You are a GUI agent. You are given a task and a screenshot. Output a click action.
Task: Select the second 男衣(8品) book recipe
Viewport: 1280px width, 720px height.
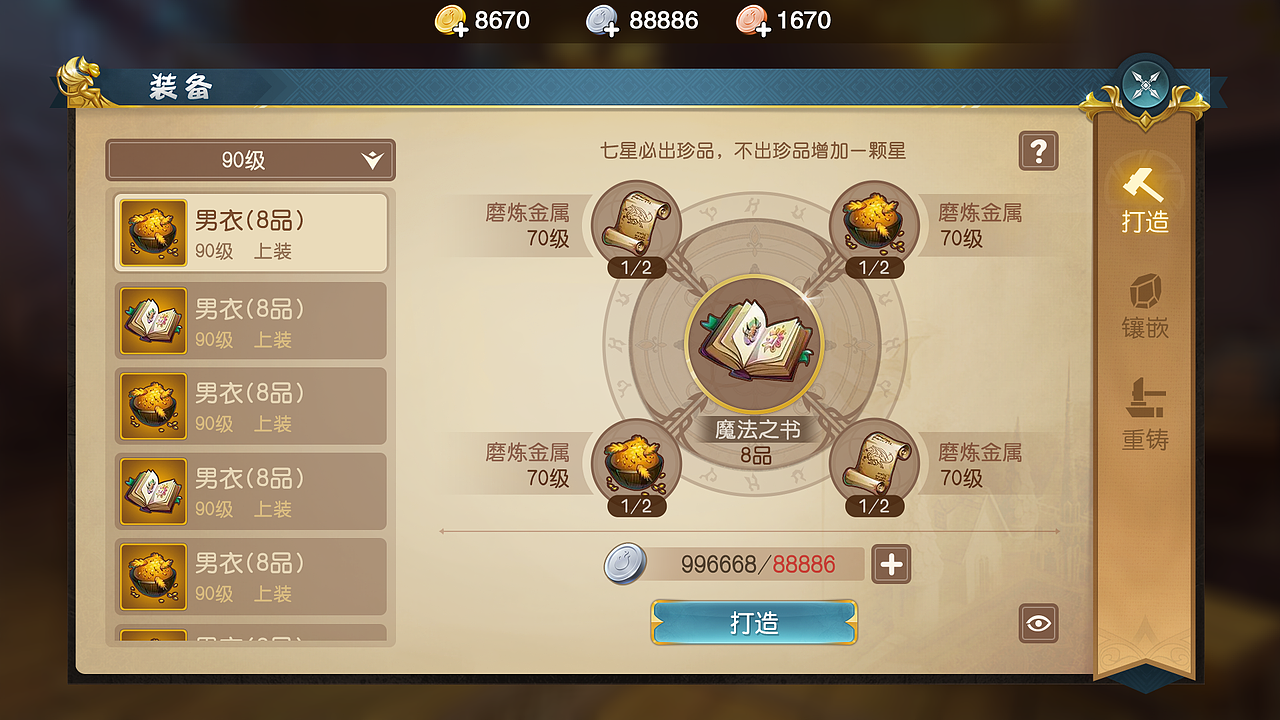250,320
